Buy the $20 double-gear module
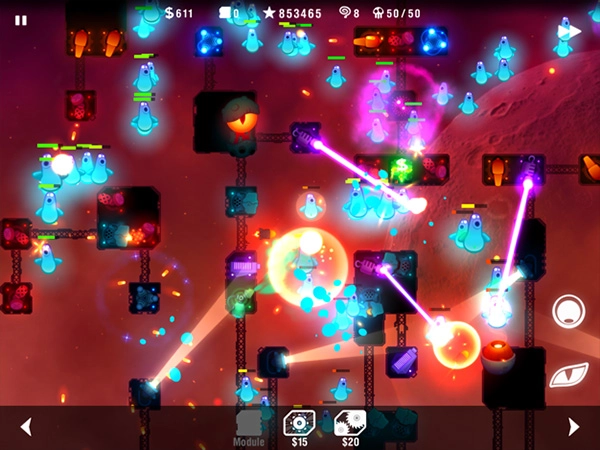The image size is (600, 450). click(x=350, y=424)
